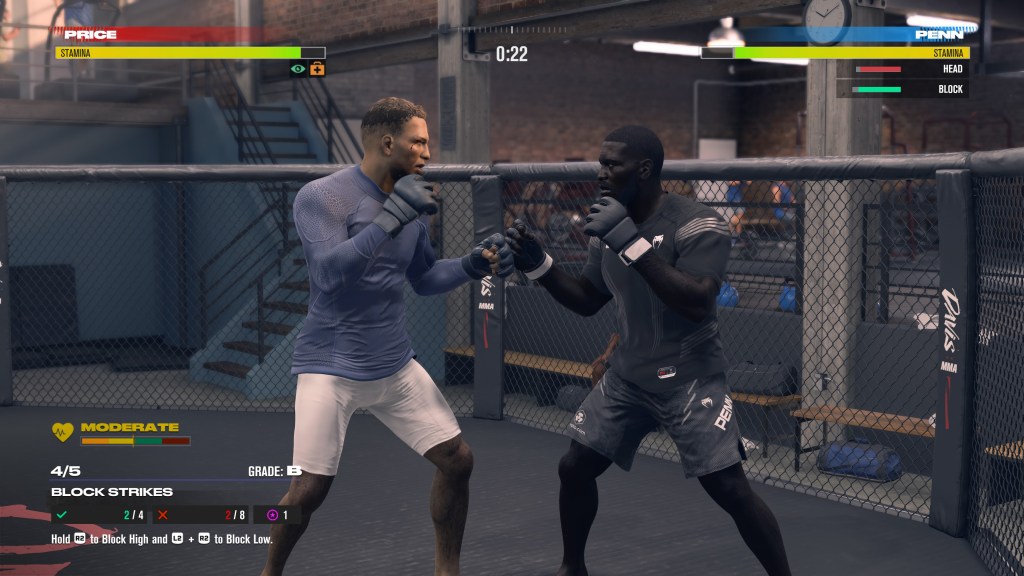
Task: Open the yellow heart intensity icon
Action: tap(63, 432)
